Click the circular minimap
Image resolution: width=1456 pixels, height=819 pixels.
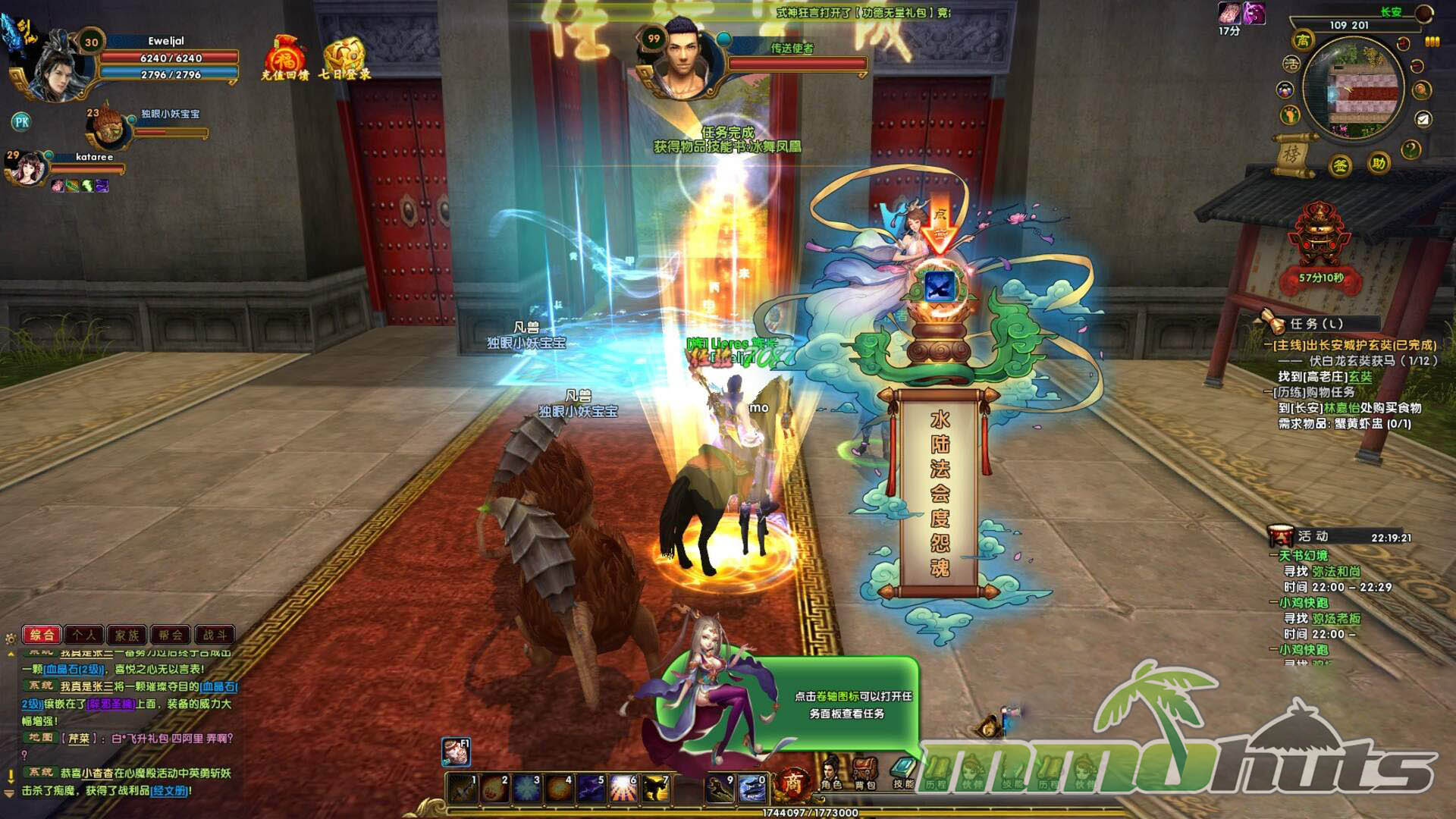[x=1354, y=90]
